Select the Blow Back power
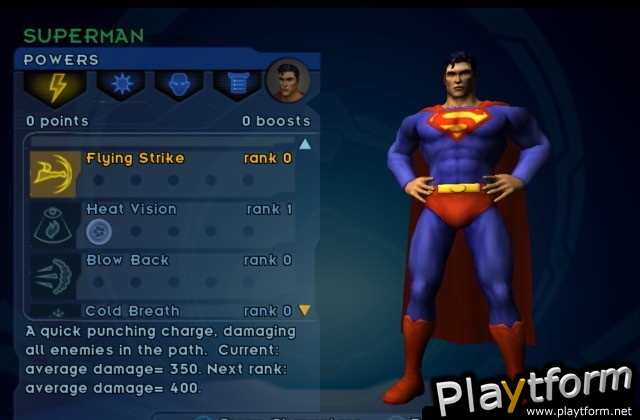 127,260
